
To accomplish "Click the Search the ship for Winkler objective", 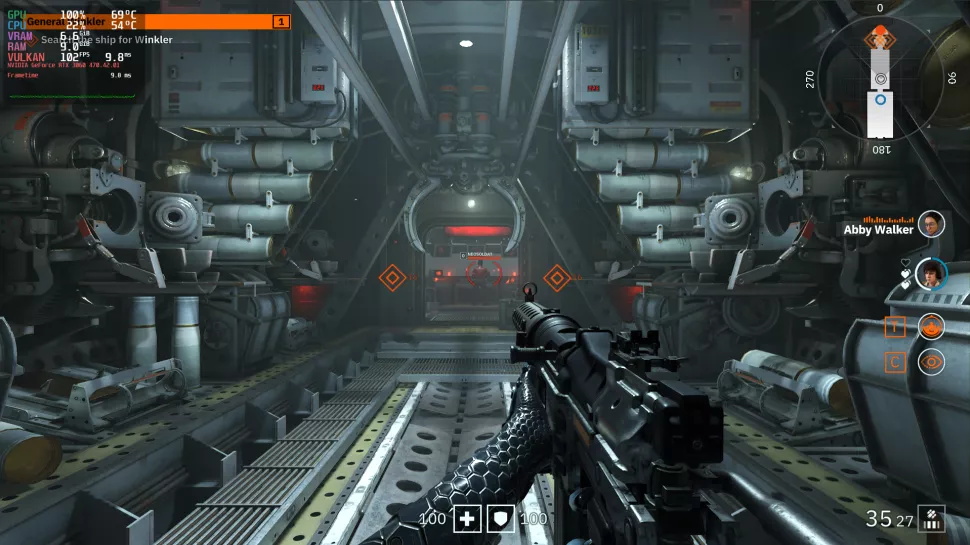I will coord(106,40).
